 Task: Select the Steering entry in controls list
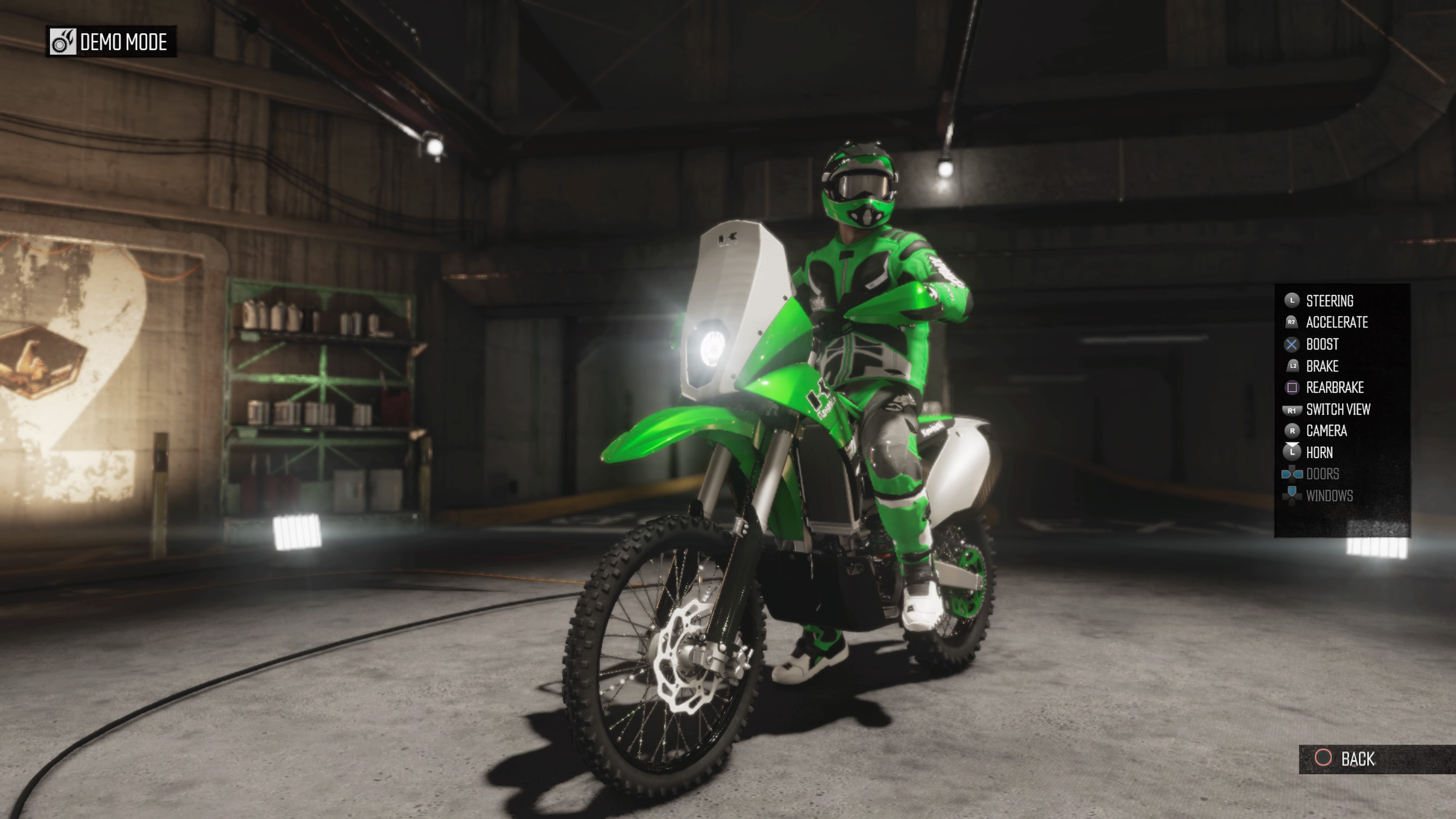(x=1329, y=300)
